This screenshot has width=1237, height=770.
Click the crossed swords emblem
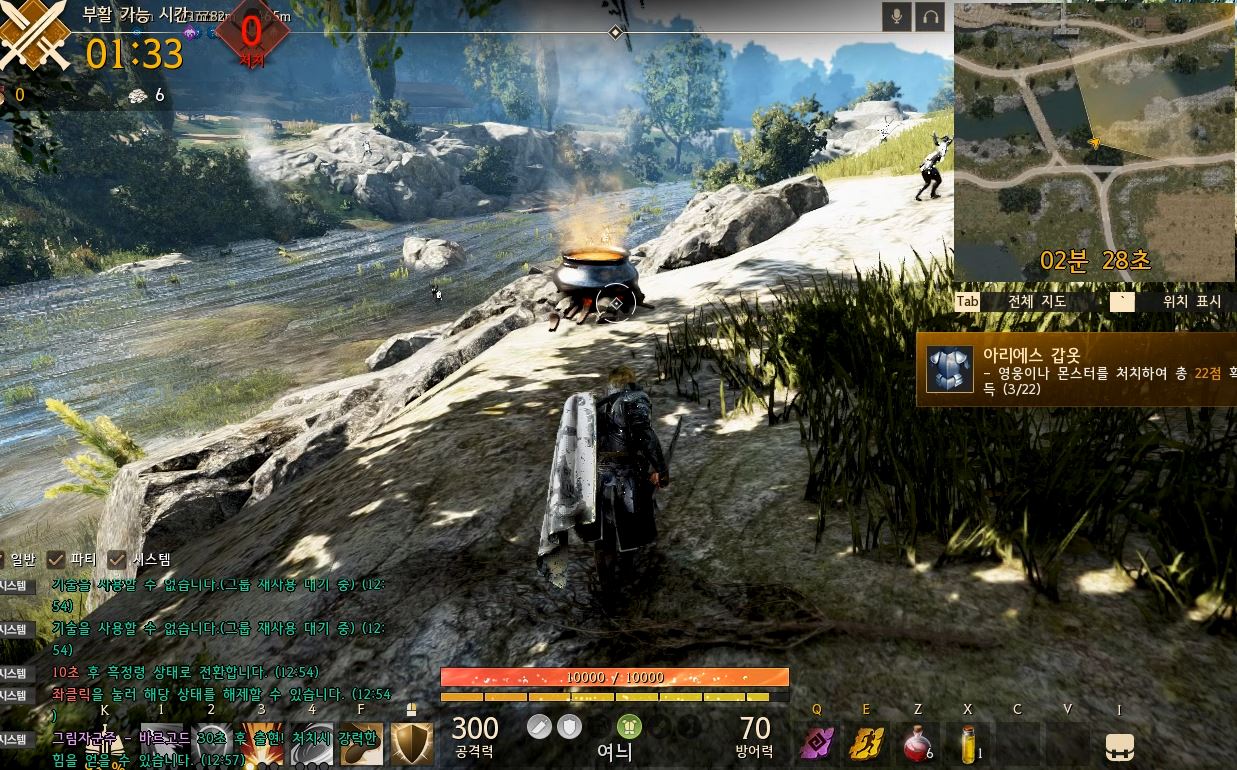pyautogui.click(x=34, y=35)
